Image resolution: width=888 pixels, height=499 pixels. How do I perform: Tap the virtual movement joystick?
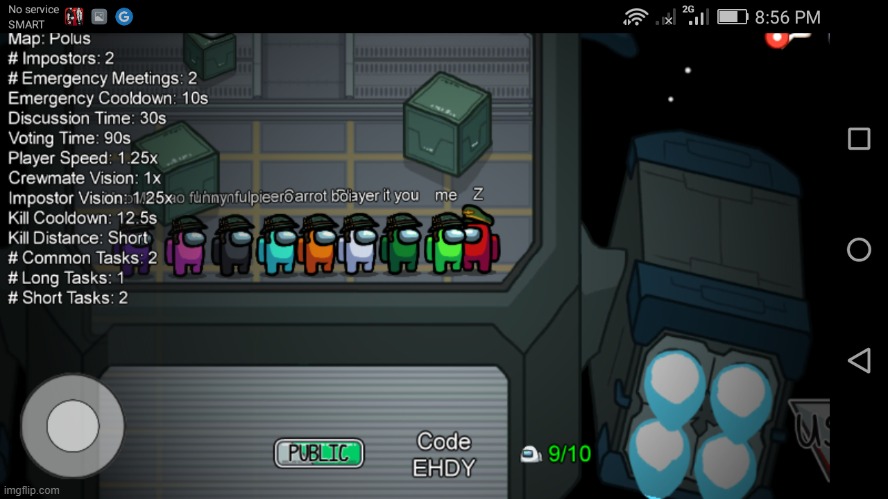click(x=72, y=426)
